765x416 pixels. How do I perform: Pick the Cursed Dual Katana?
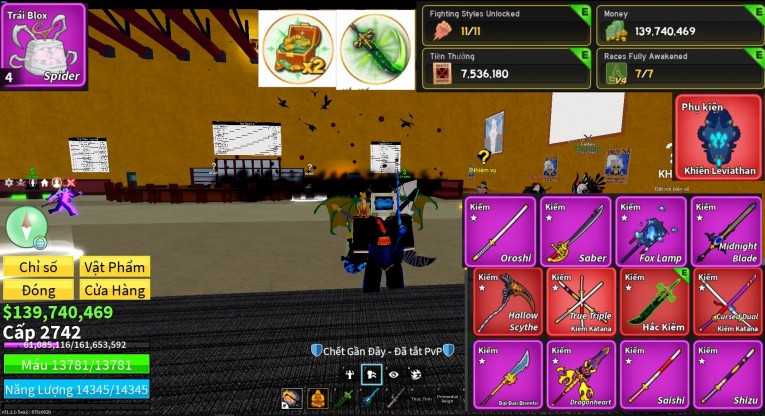726,301
